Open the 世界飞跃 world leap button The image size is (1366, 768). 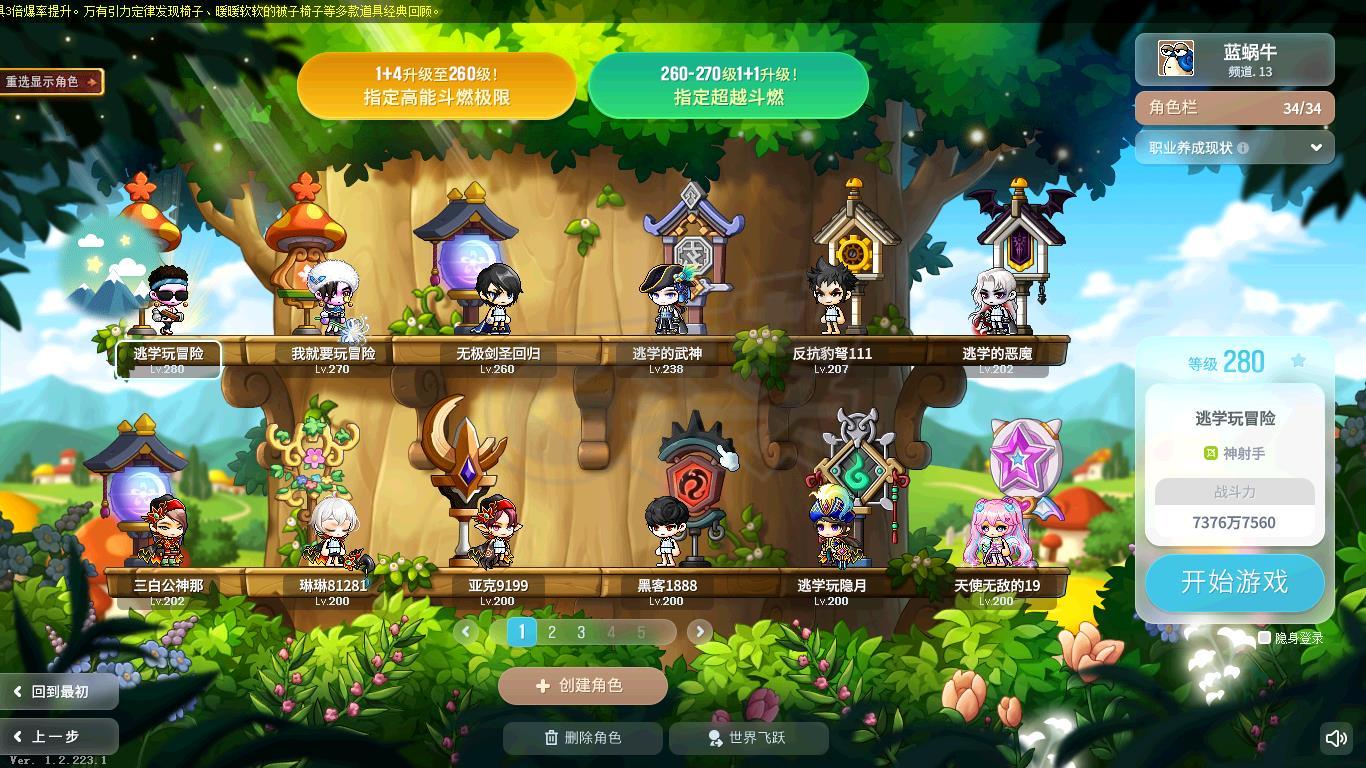(x=748, y=738)
